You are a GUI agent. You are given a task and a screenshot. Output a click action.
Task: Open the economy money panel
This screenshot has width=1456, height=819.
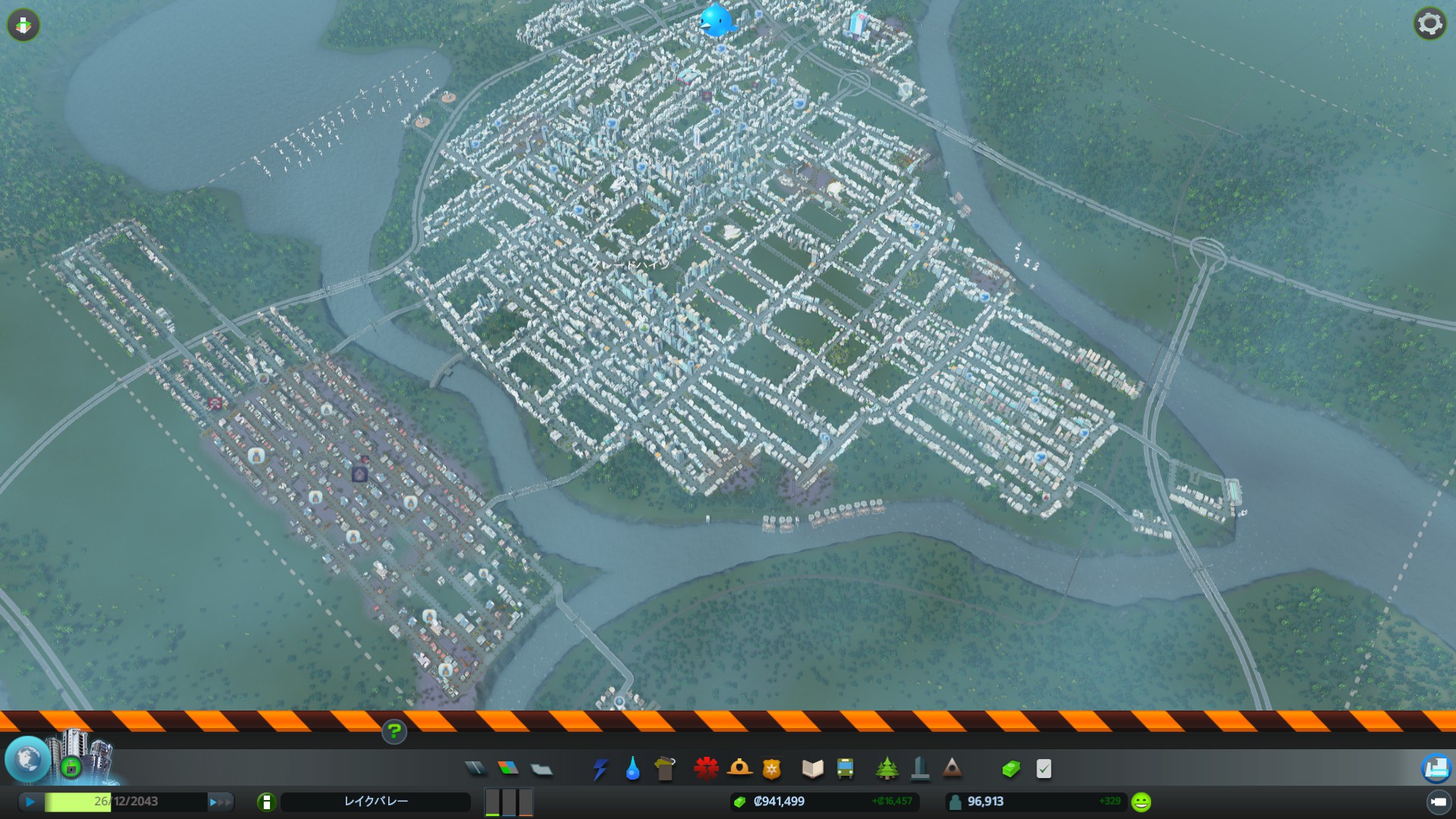[1011, 770]
